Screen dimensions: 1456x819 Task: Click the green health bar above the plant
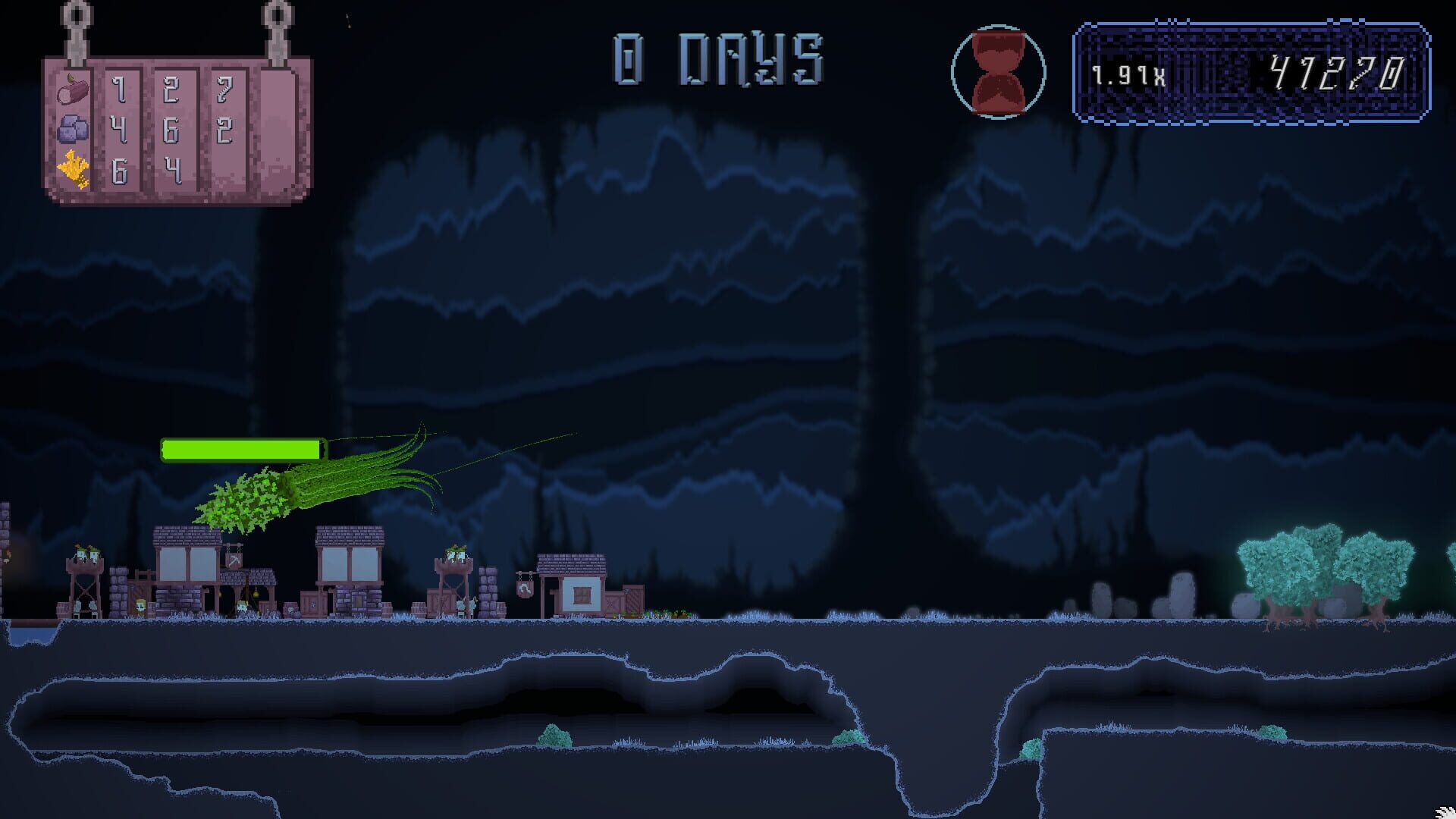243,449
